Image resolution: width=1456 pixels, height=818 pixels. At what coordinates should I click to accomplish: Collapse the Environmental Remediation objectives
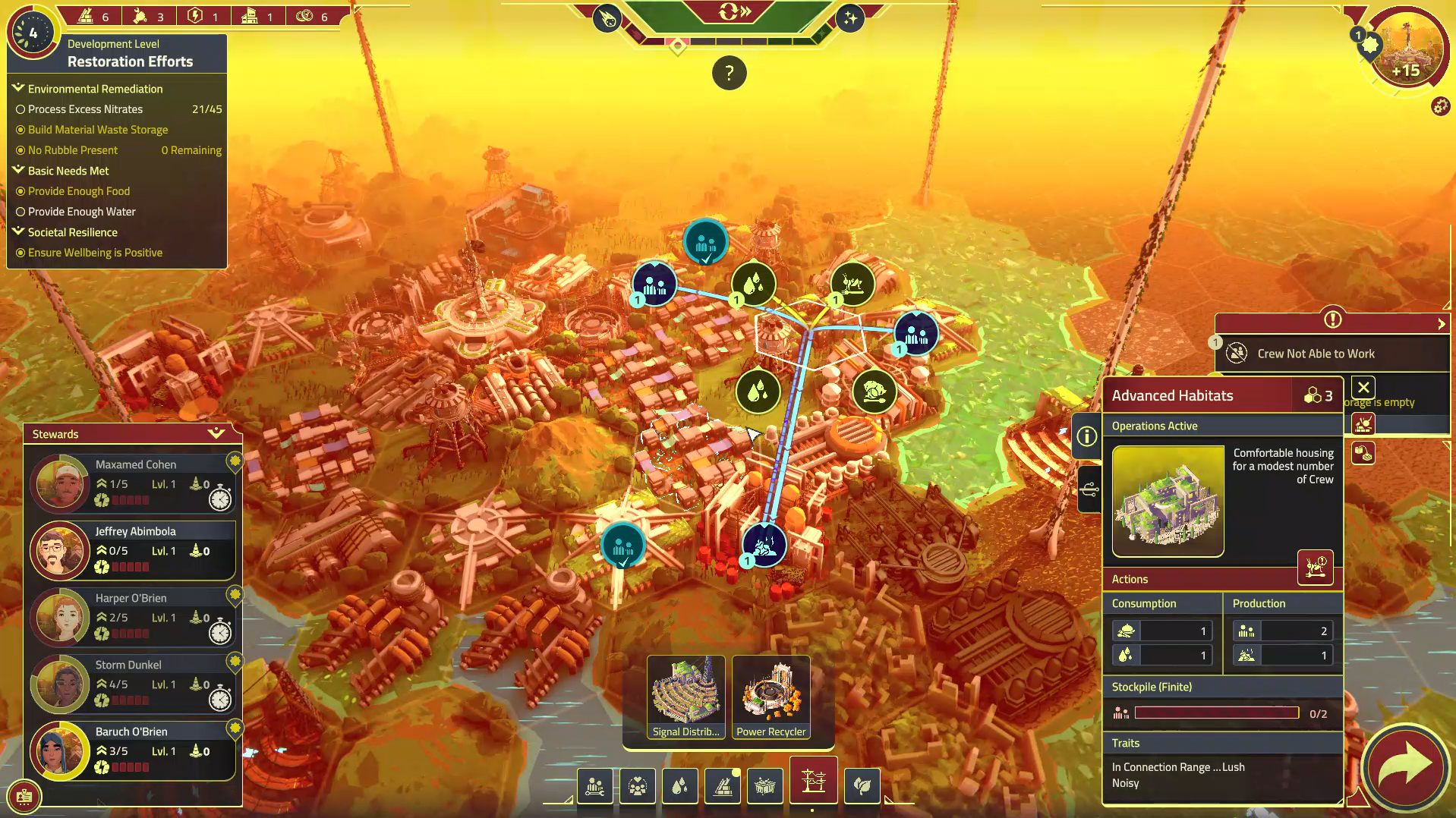19,89
